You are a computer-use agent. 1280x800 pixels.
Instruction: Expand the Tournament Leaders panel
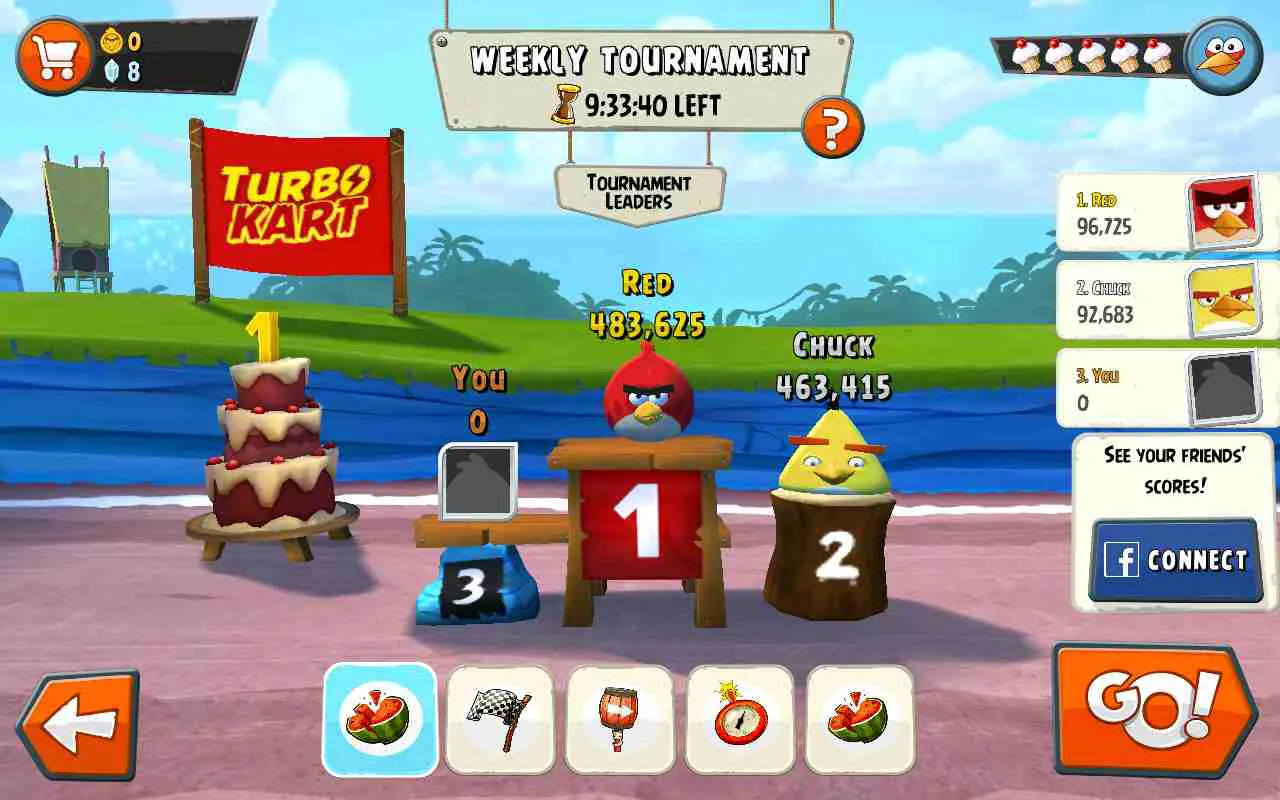[x=638, y=186]
